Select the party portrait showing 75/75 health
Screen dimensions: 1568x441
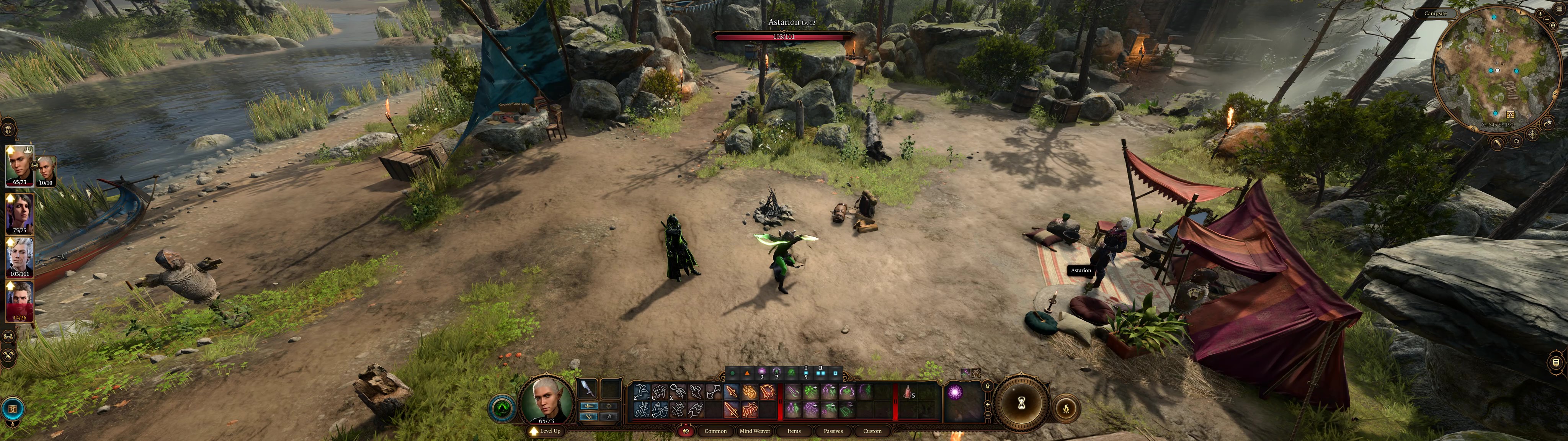coord(20,213)
